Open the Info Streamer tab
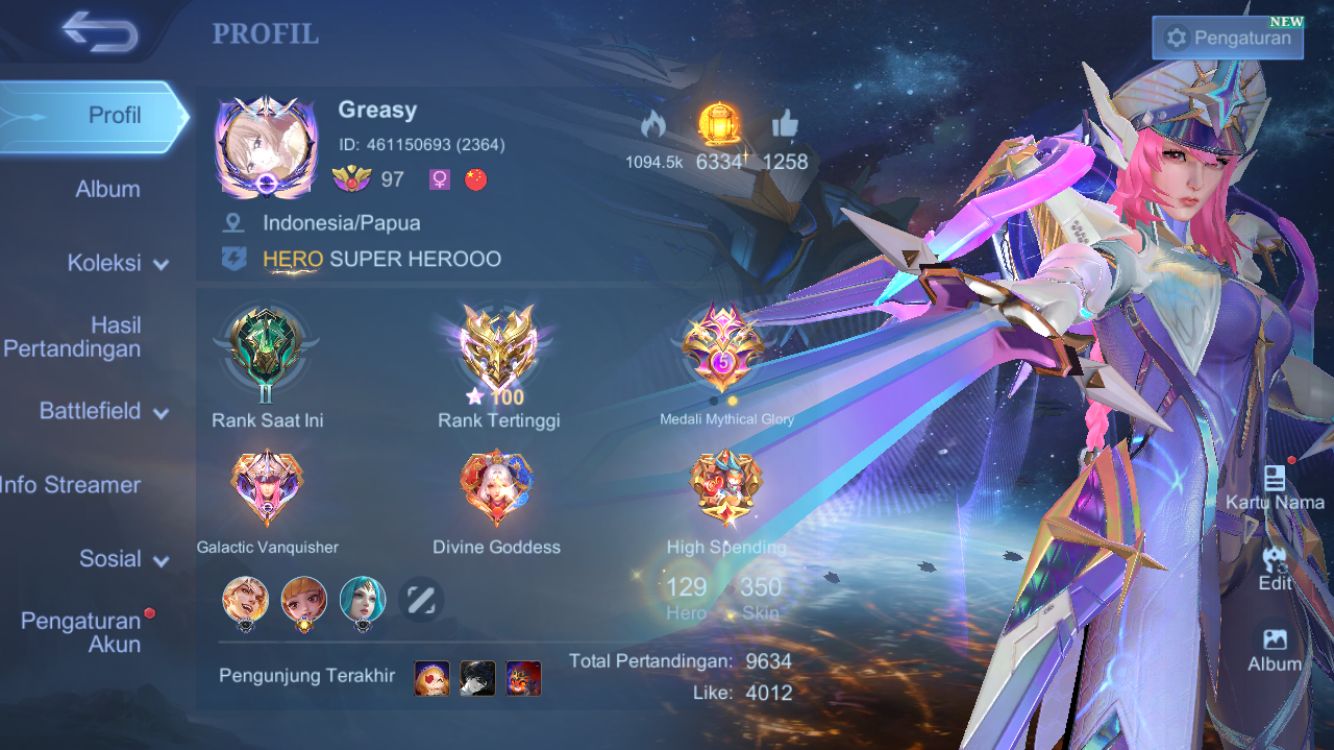This screenshot has height=750, width=1334. click(70, 485)
